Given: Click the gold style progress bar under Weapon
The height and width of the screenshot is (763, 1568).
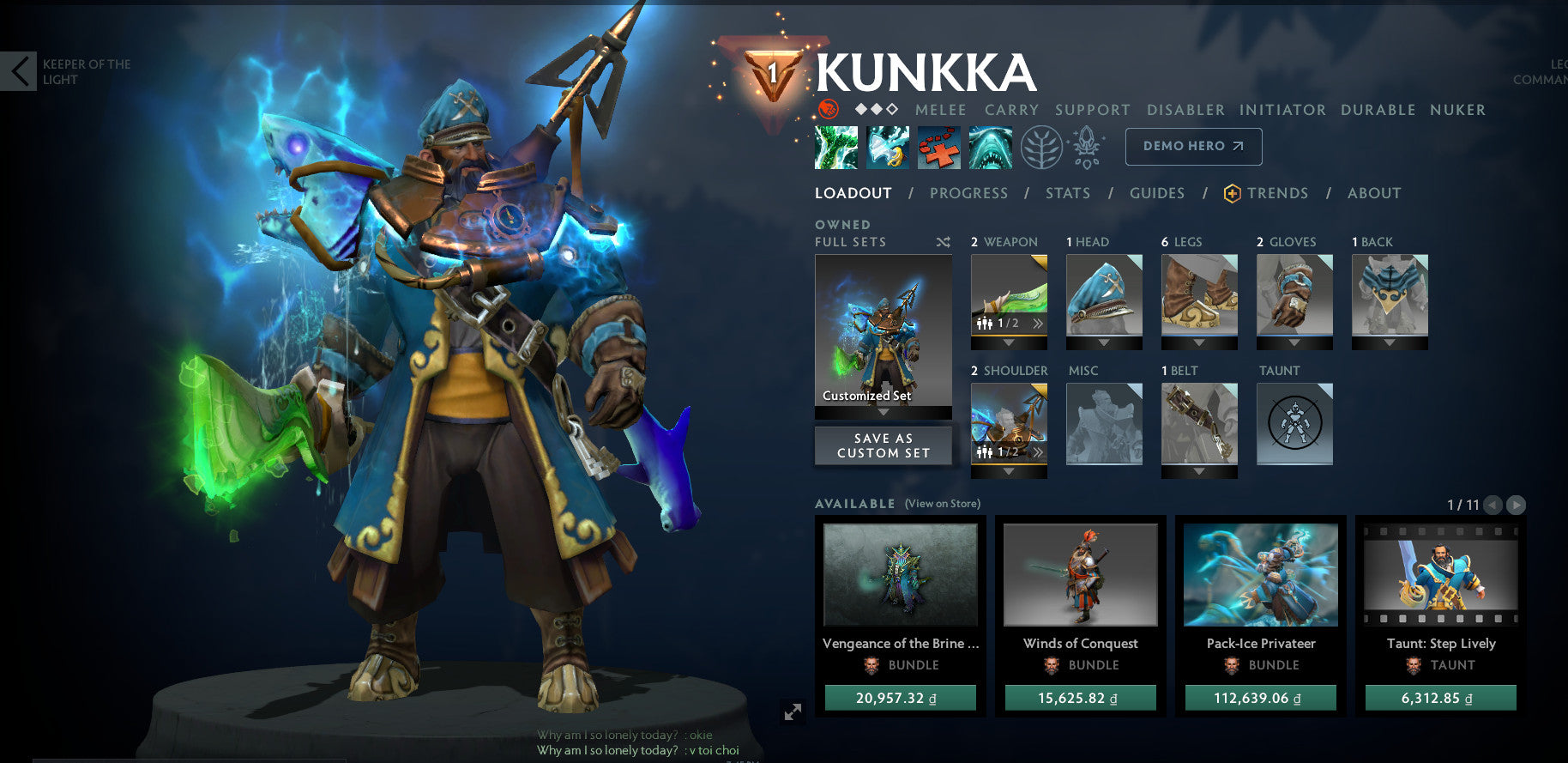Looking at the screenshot, I should [1008, 336].
